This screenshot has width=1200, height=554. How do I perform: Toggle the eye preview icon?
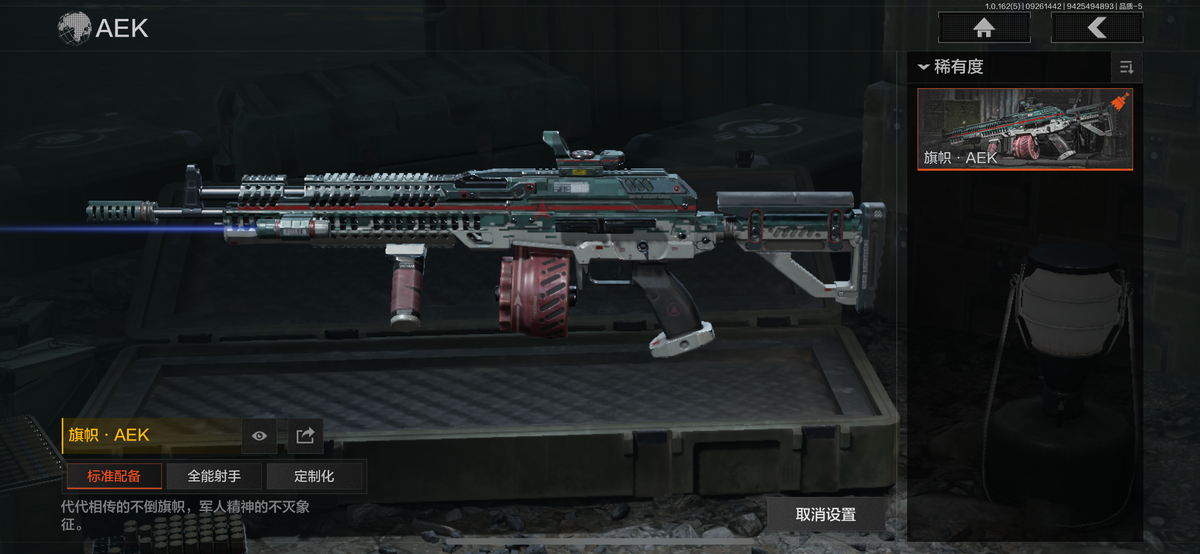point(260,436)
